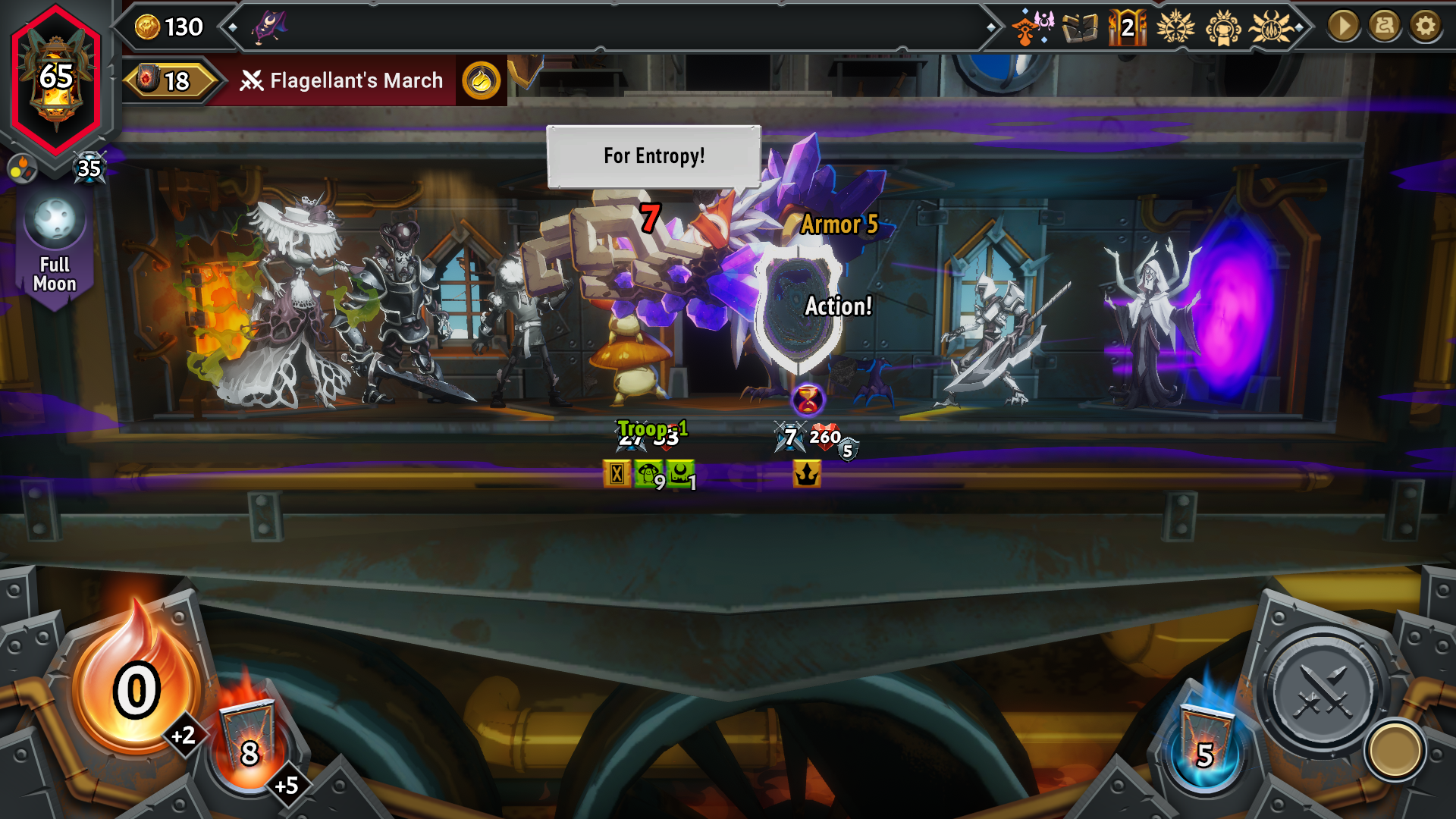Image resolution: width=1456 pixels, height=819 pixels.
Task: Click the burning gate icon showing 2
Action: pos(1128,28)
